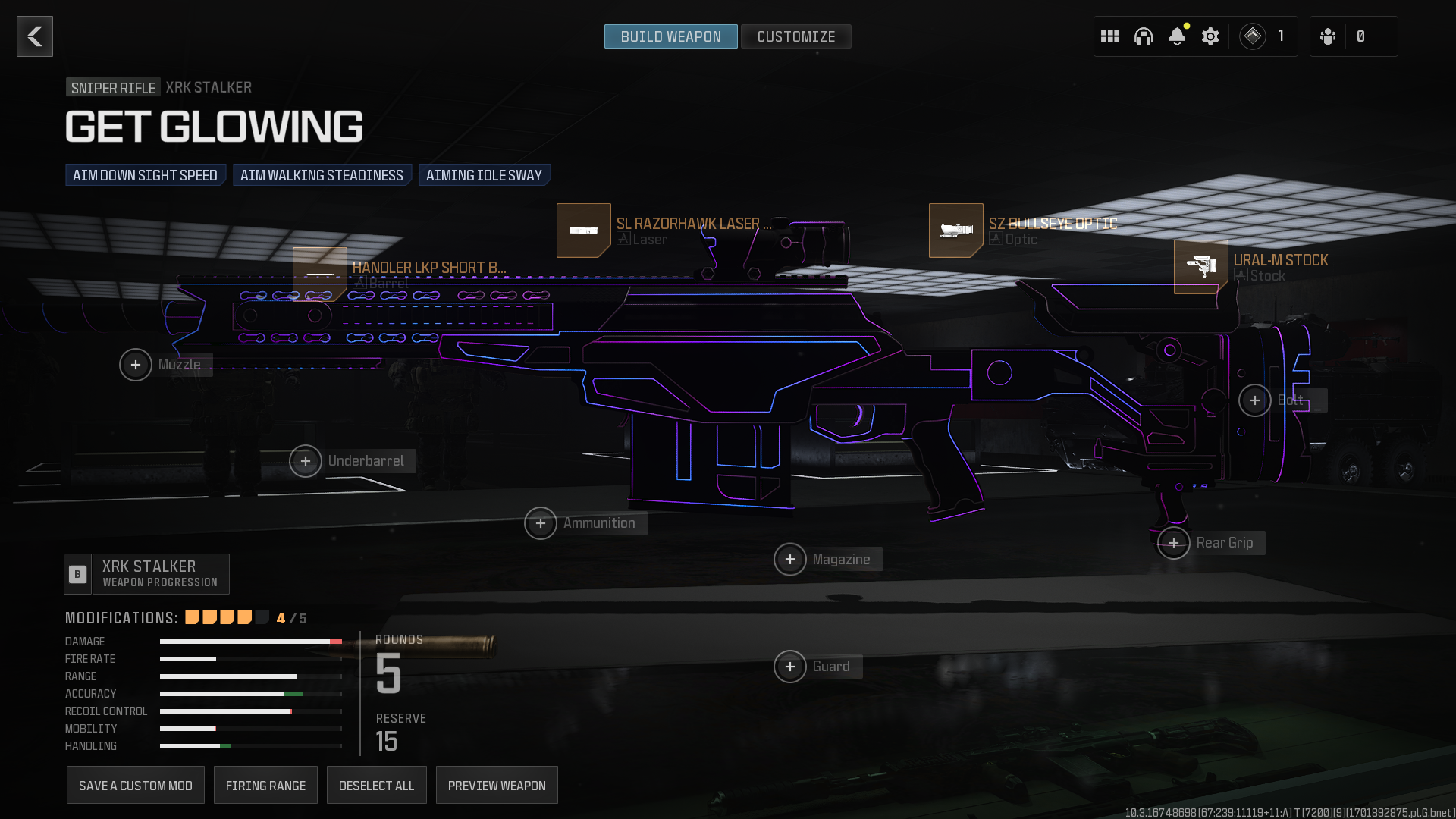Add a Rear Grip attachment
Screen dimensions: 1456x819
pyautogui.click(x=1174, y=543)
